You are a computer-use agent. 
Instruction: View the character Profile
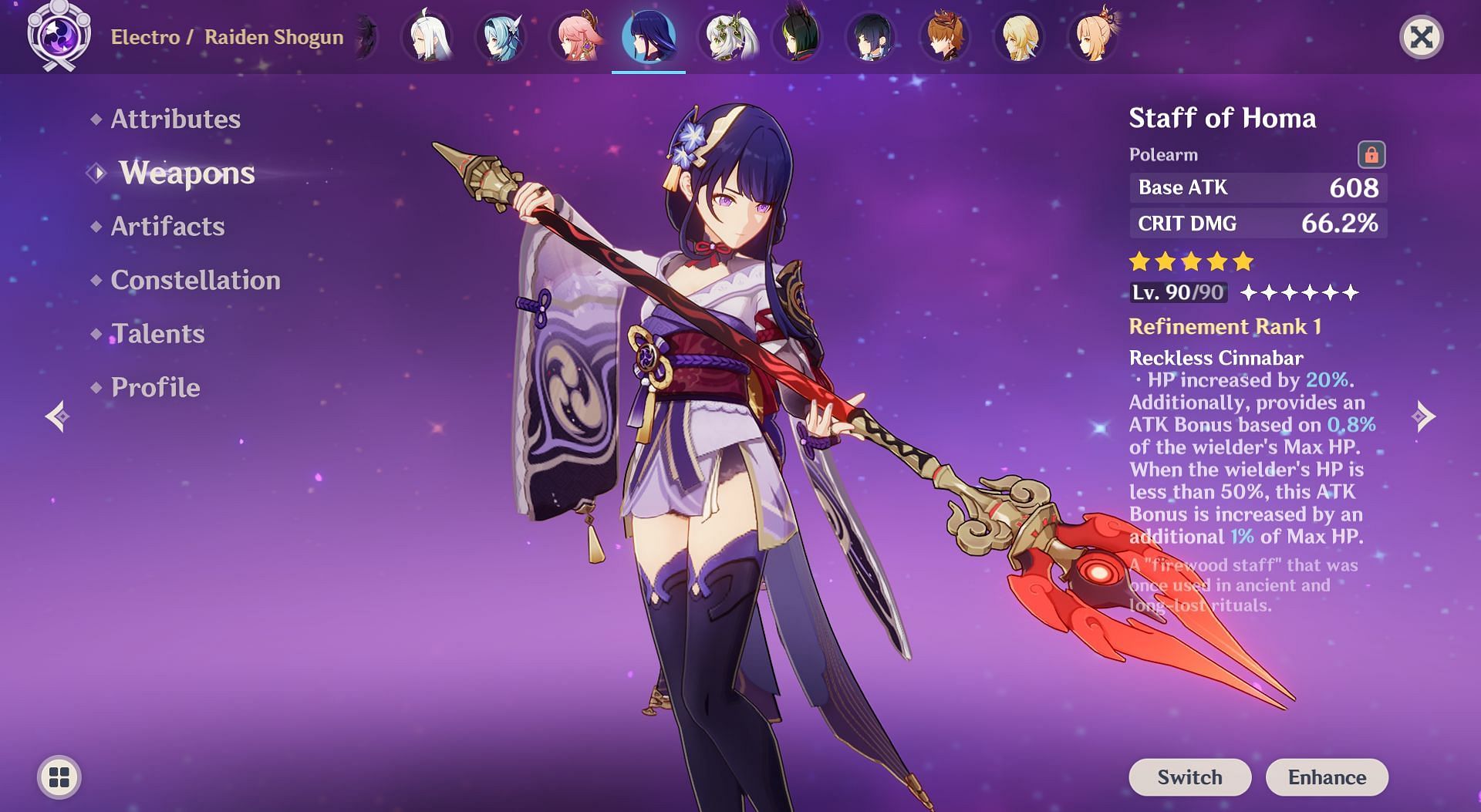[x=155, y=387]
